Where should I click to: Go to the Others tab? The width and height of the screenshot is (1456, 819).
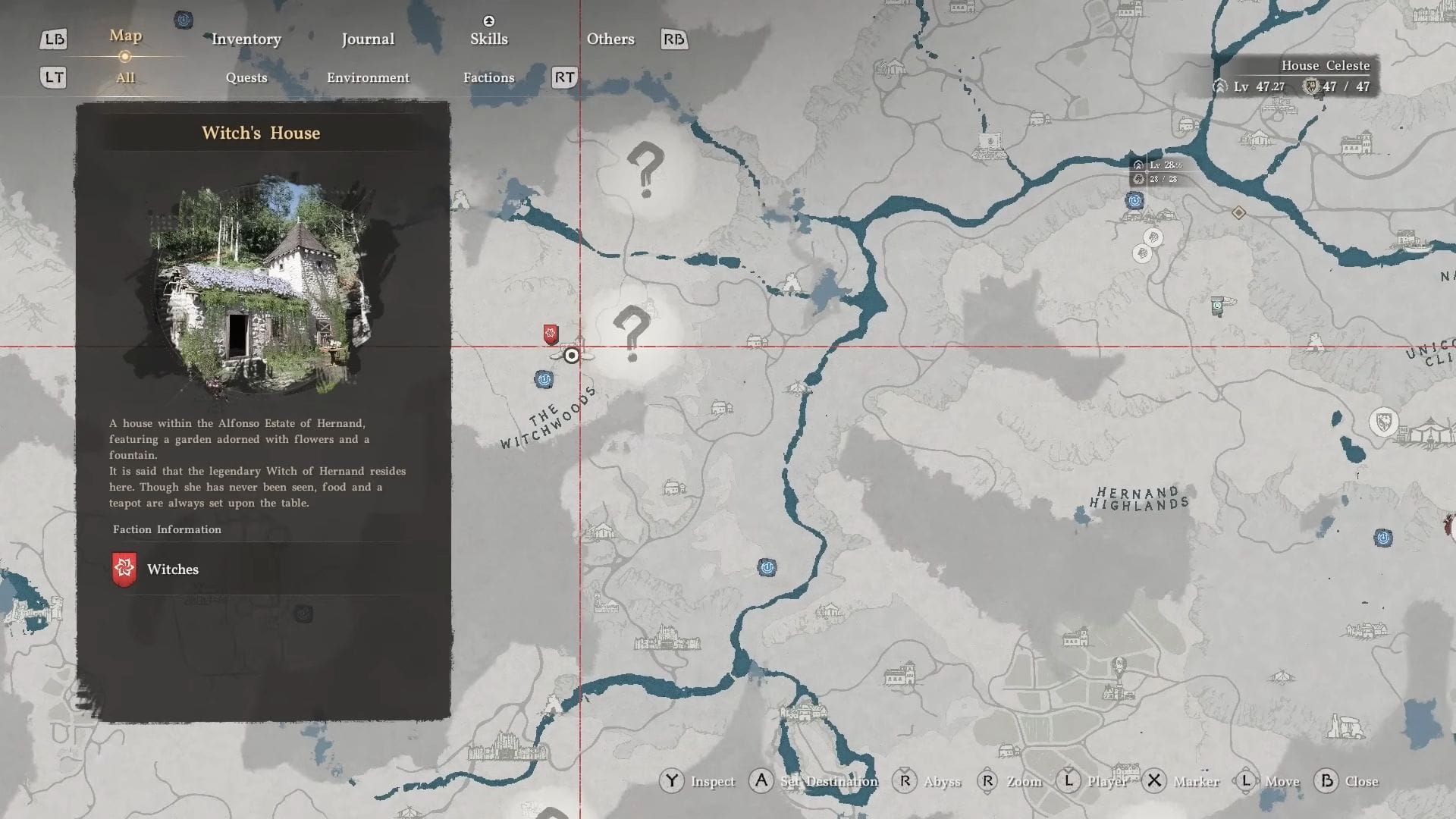coord(610,39)
